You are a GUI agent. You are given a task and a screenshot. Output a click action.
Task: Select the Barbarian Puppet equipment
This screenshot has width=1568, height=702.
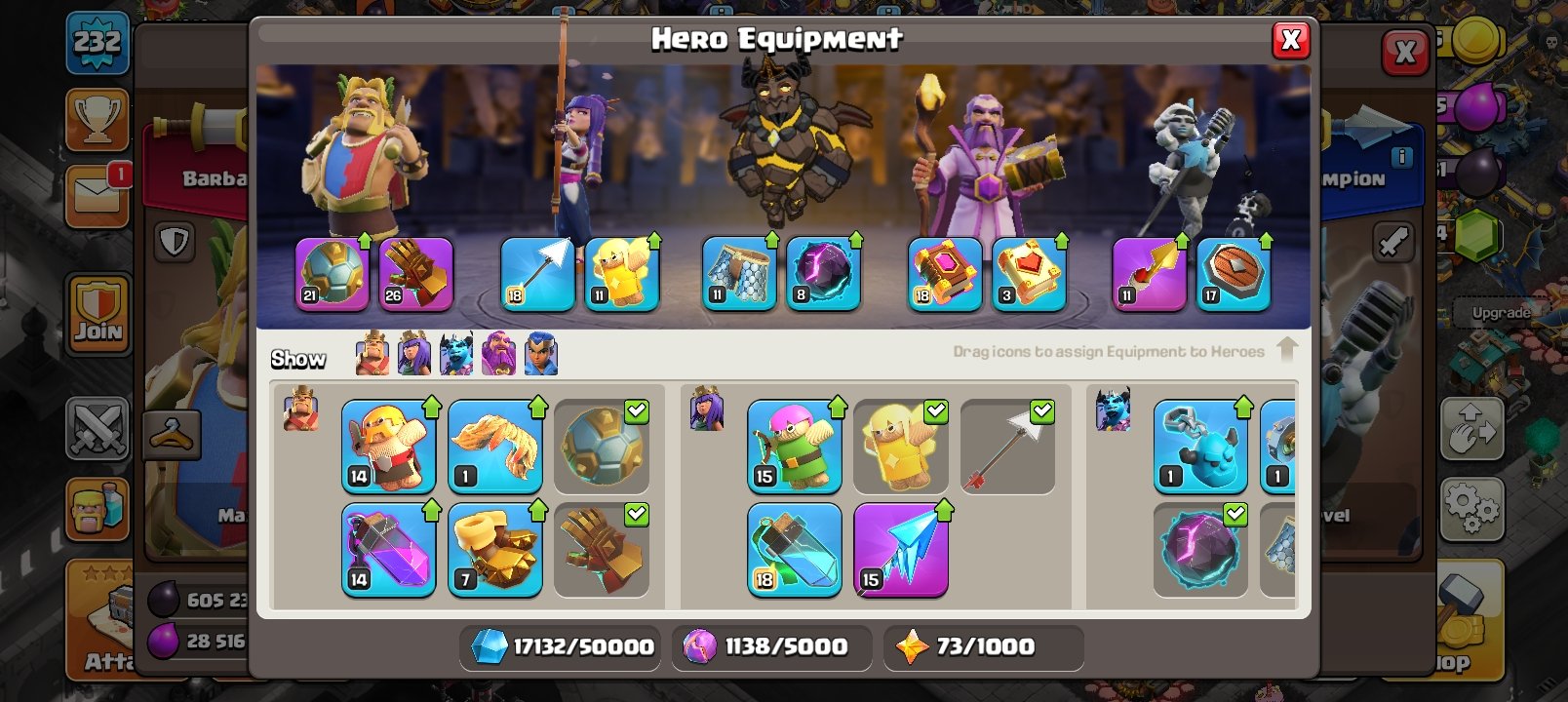pyautogui.click(x=389, y=447)
